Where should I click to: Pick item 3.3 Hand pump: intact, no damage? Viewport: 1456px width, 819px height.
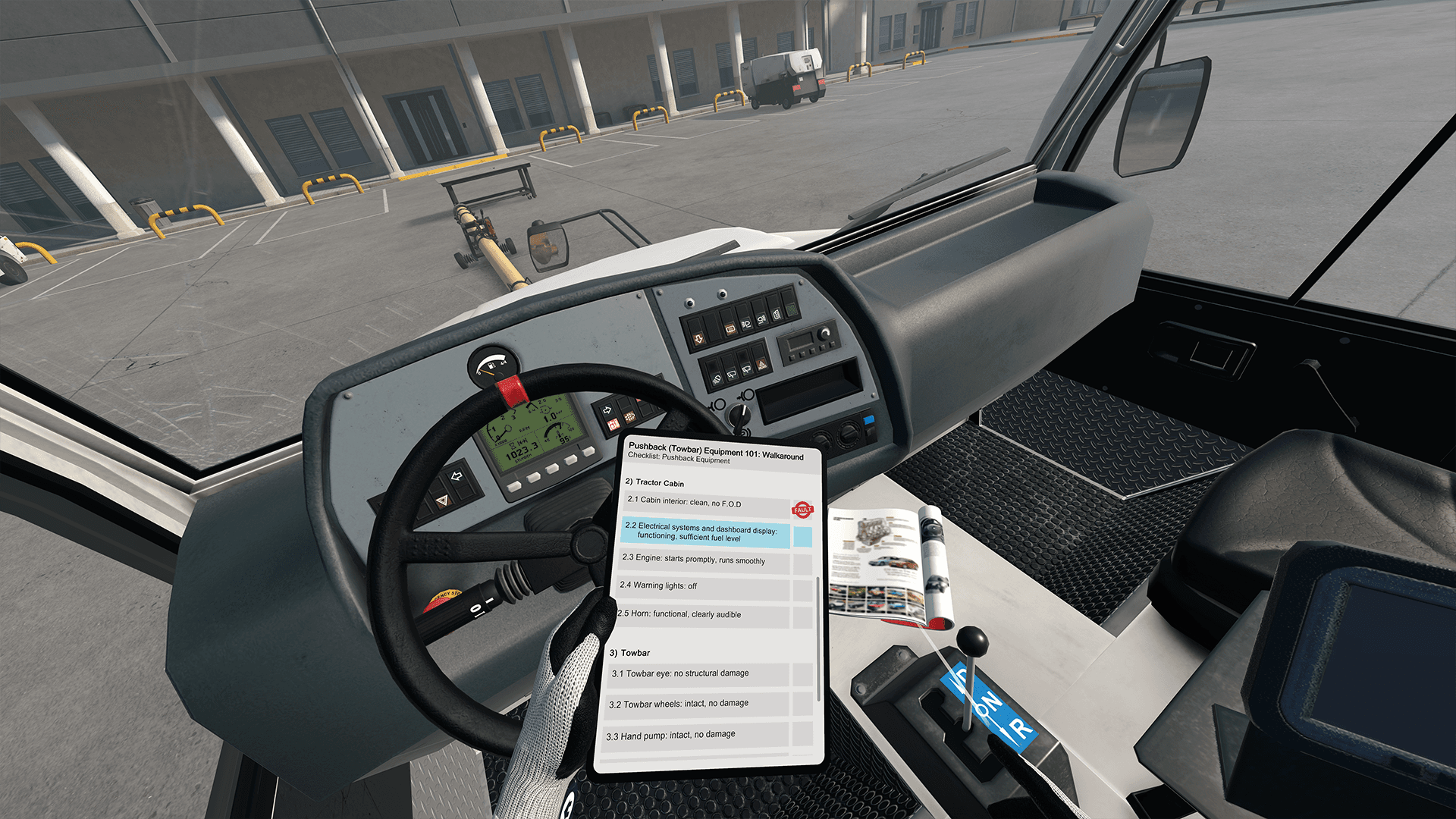coord(694,734)
